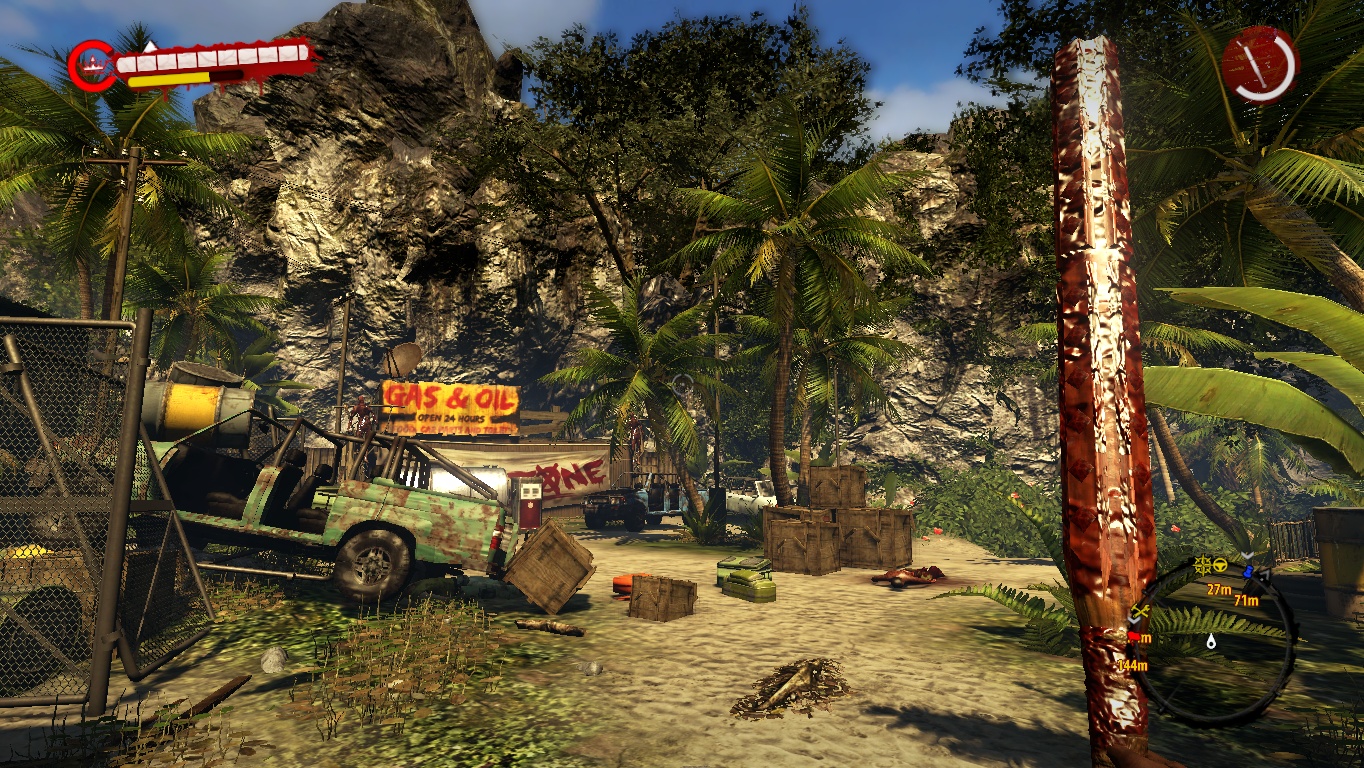Select the green cooler near the crates

tap(746, 580)
